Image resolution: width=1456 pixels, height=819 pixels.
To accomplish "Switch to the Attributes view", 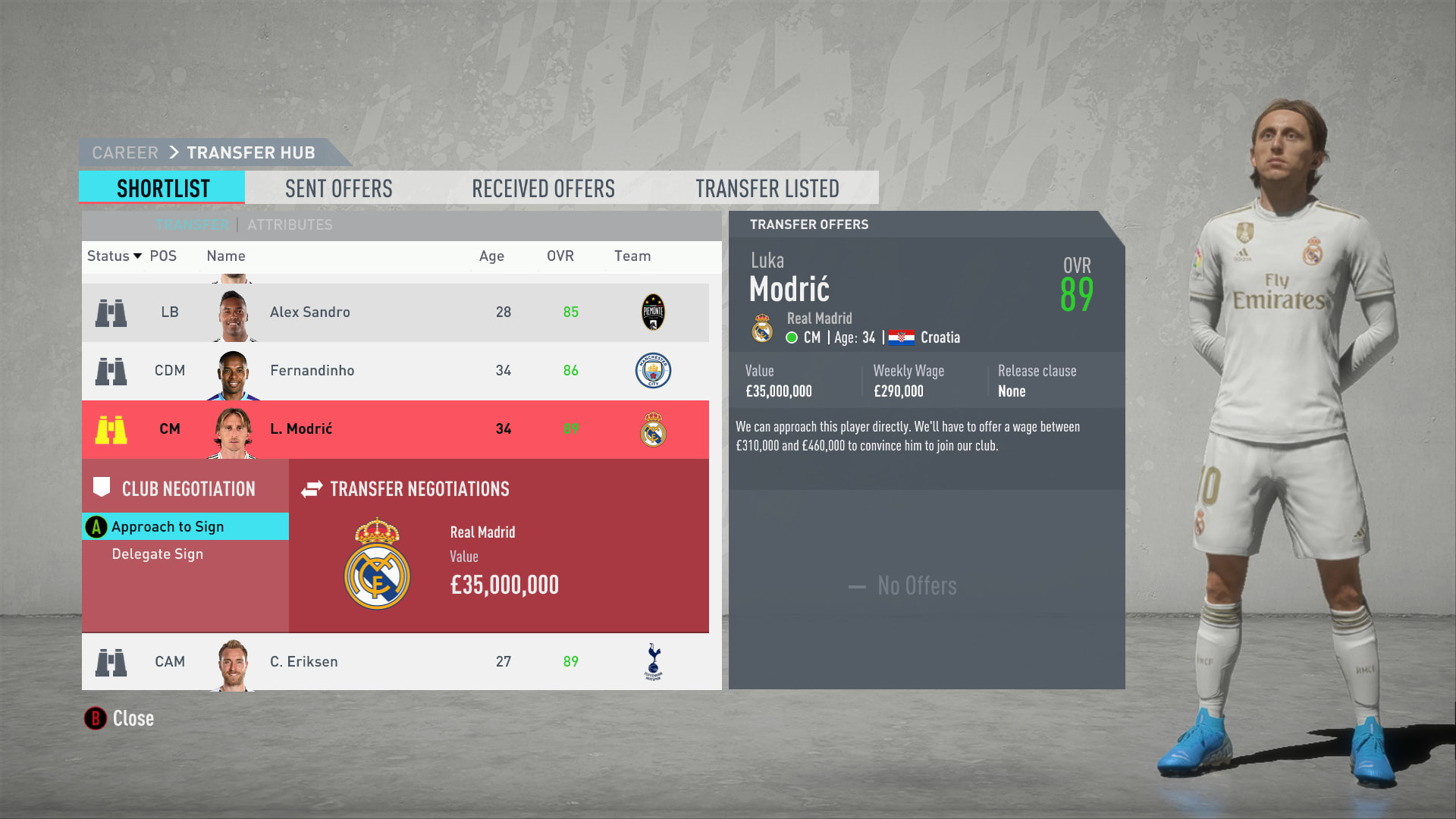I will (290, 224).
